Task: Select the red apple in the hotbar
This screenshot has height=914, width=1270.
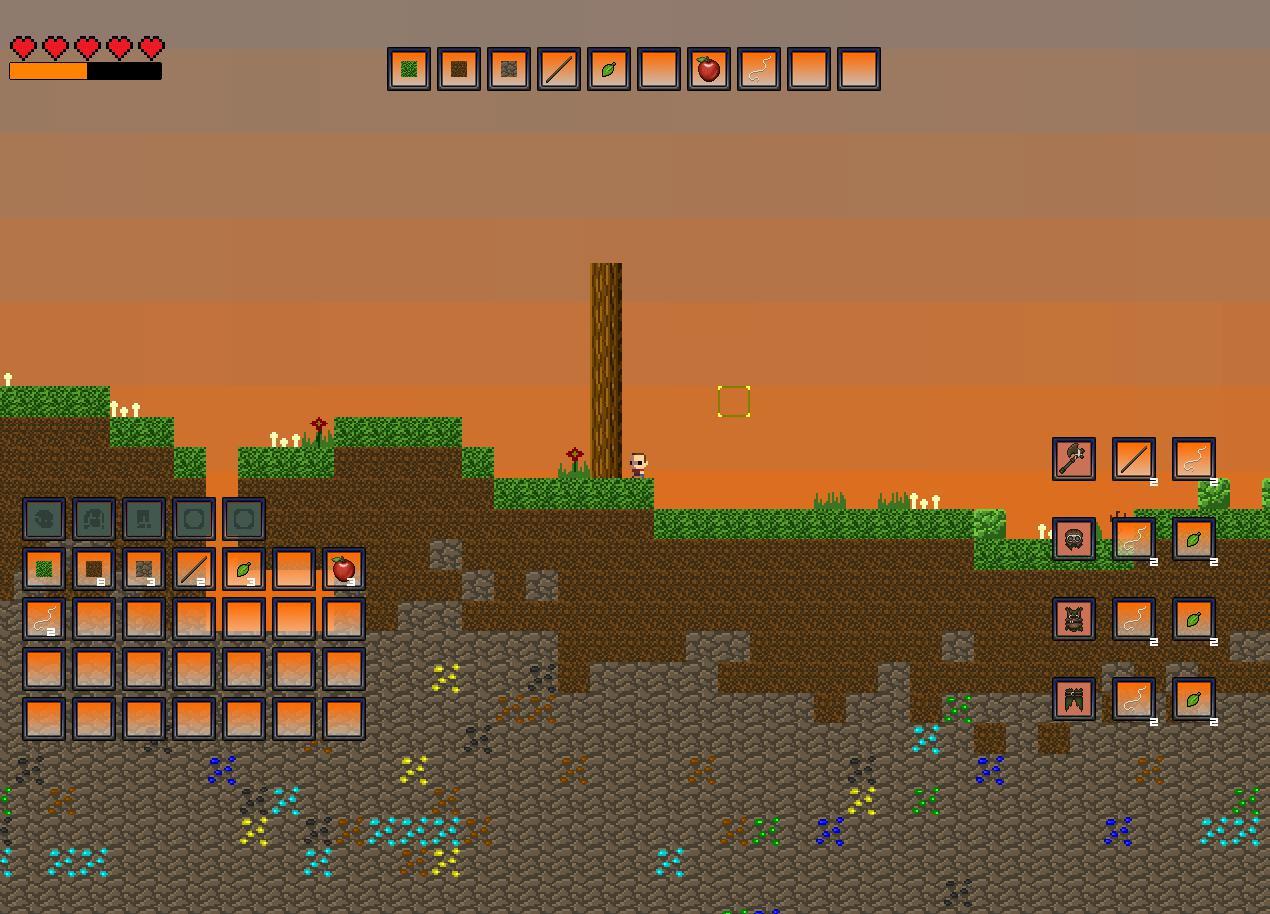Action: (709, 69)
